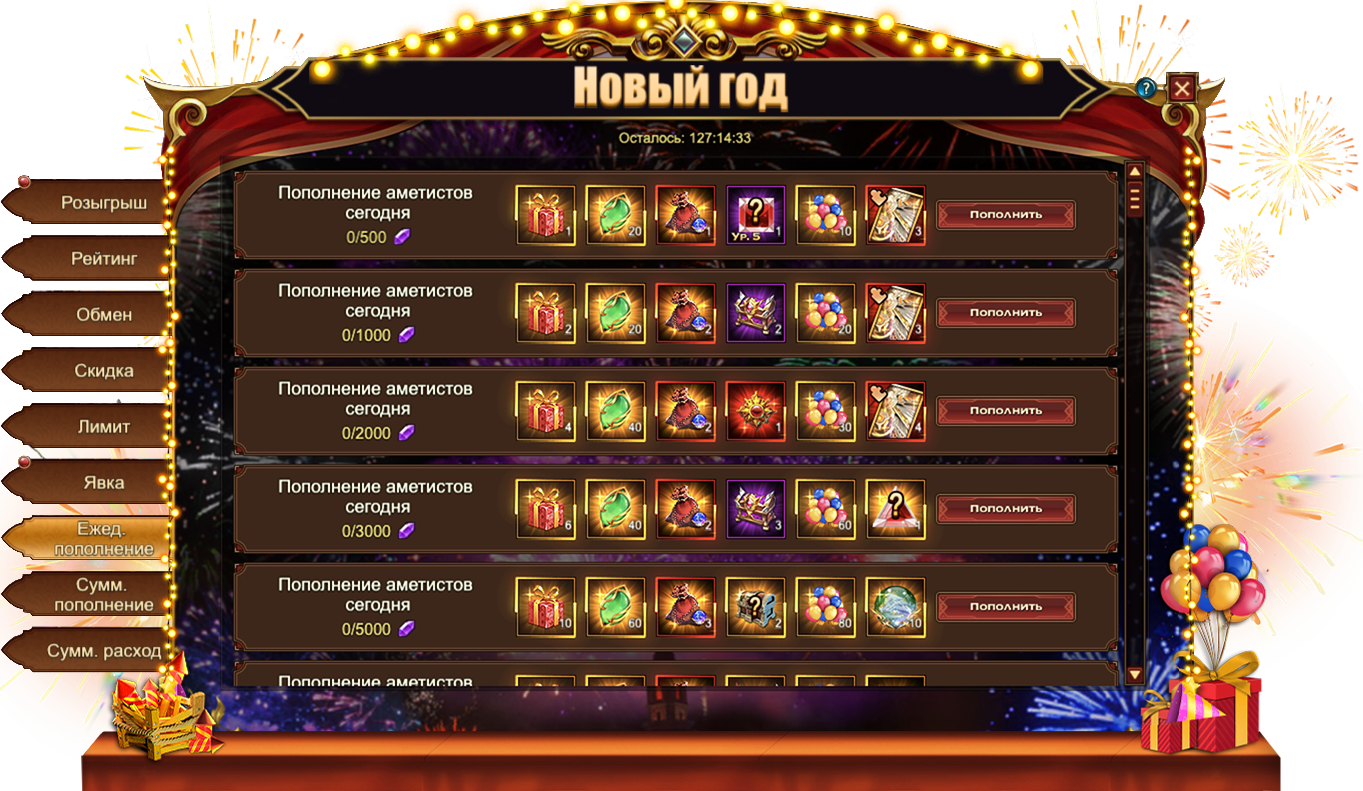Close the Новый год event window

(1182, 89)
